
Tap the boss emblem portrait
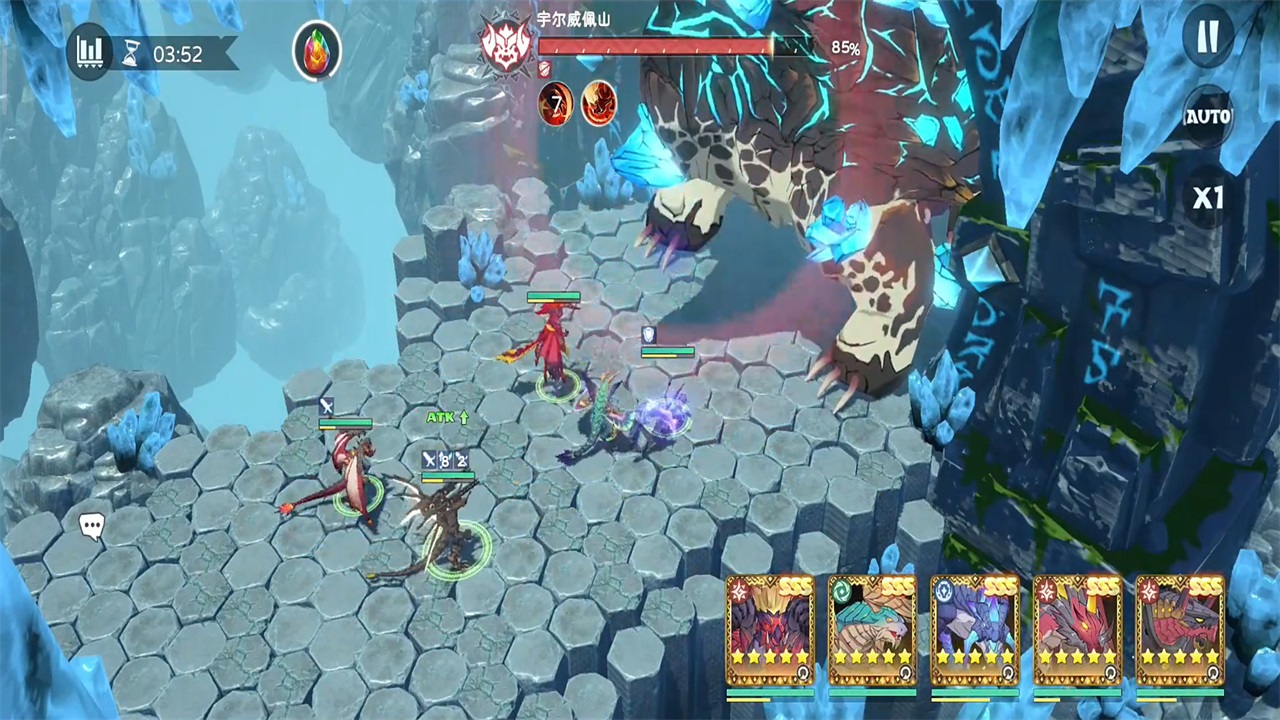pyautogui.click(x=505, y=43)
